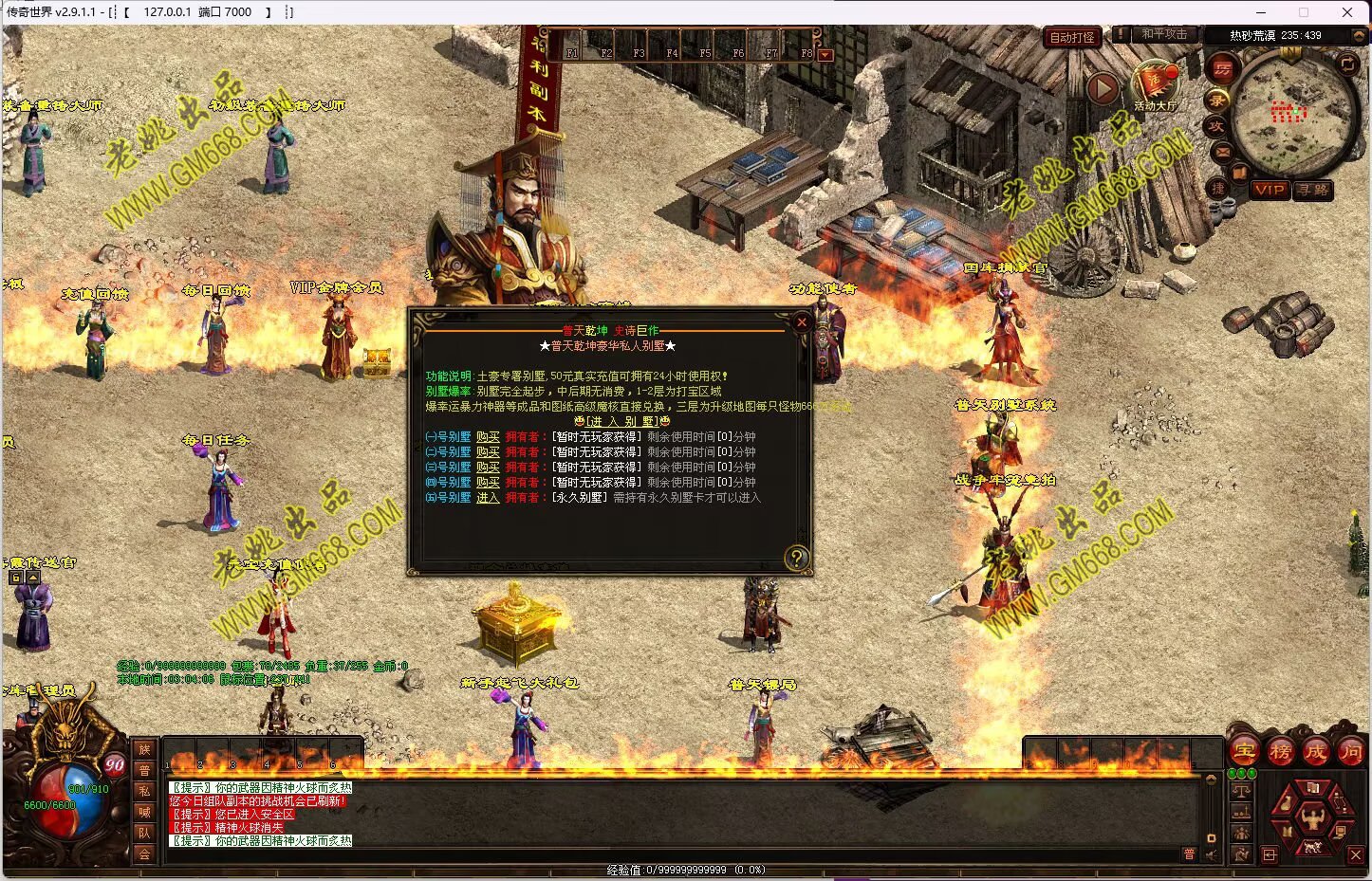The height and width of the screenshot is (881, 1372).
Task: Activate 寻路 pathfinding
Action: [1313, 190]
